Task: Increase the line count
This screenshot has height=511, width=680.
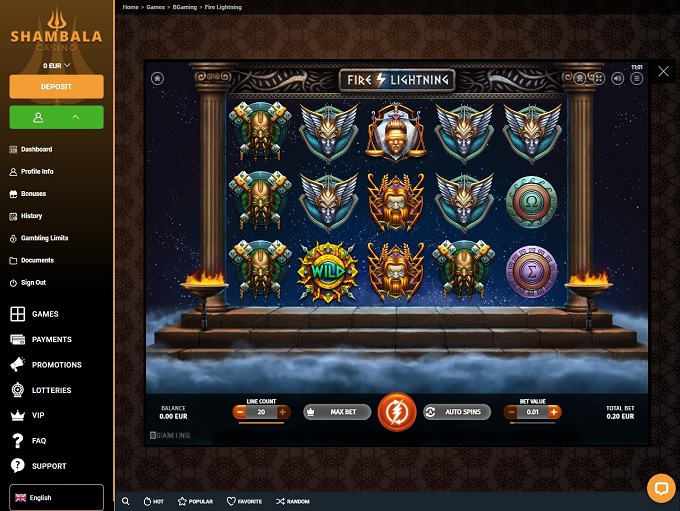Action: 283,412
